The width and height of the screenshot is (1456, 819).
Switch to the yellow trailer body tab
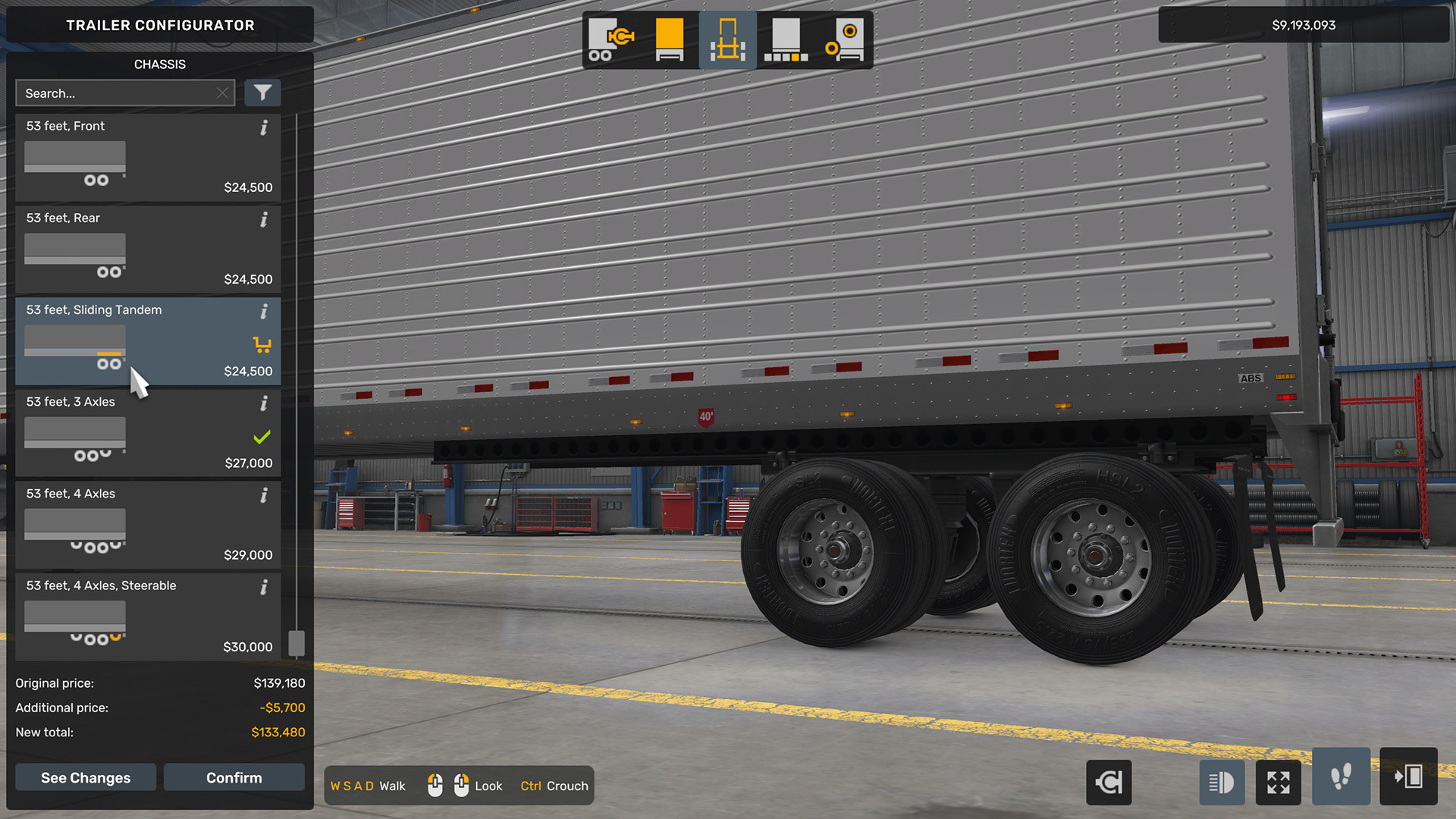tap(670, 40)
